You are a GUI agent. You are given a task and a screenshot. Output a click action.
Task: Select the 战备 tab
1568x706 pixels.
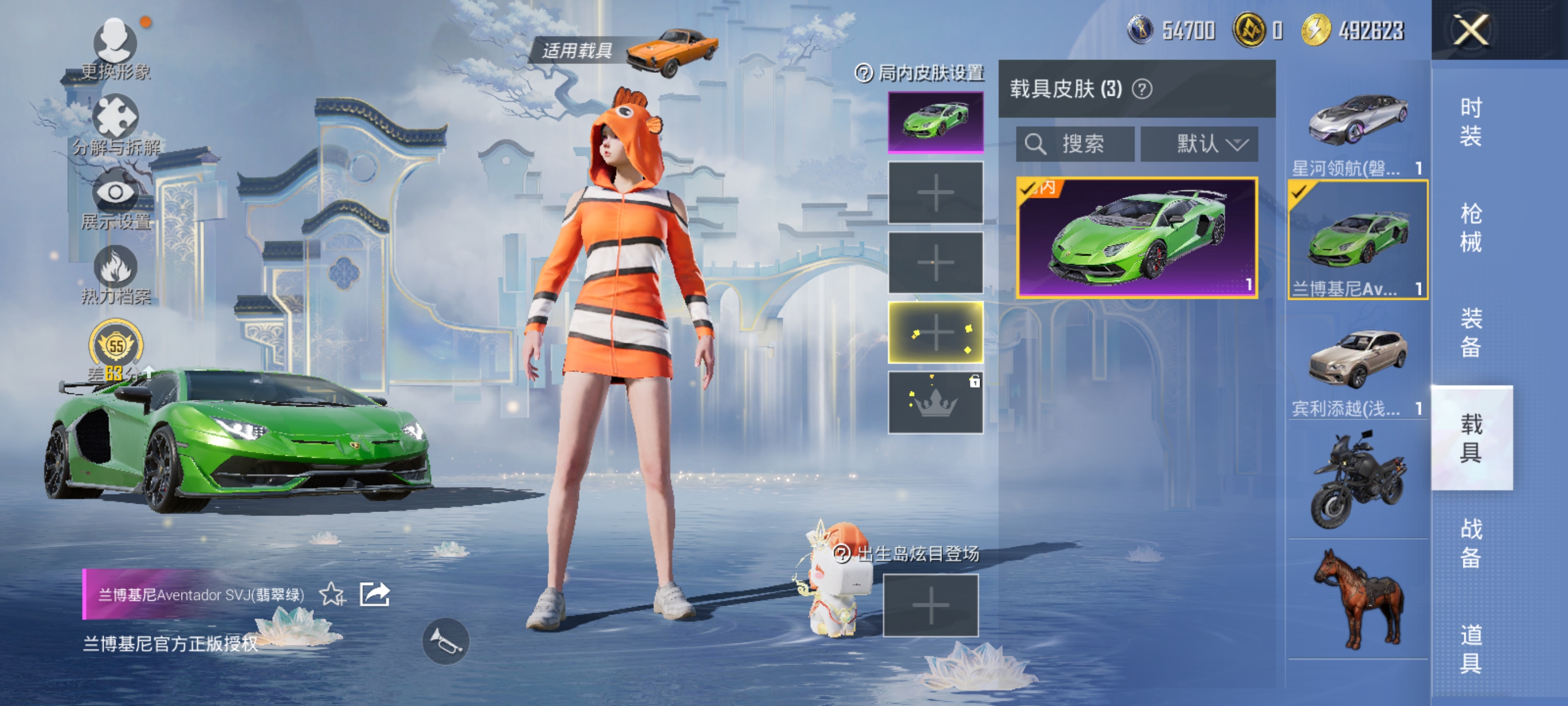pos(1471,544)
